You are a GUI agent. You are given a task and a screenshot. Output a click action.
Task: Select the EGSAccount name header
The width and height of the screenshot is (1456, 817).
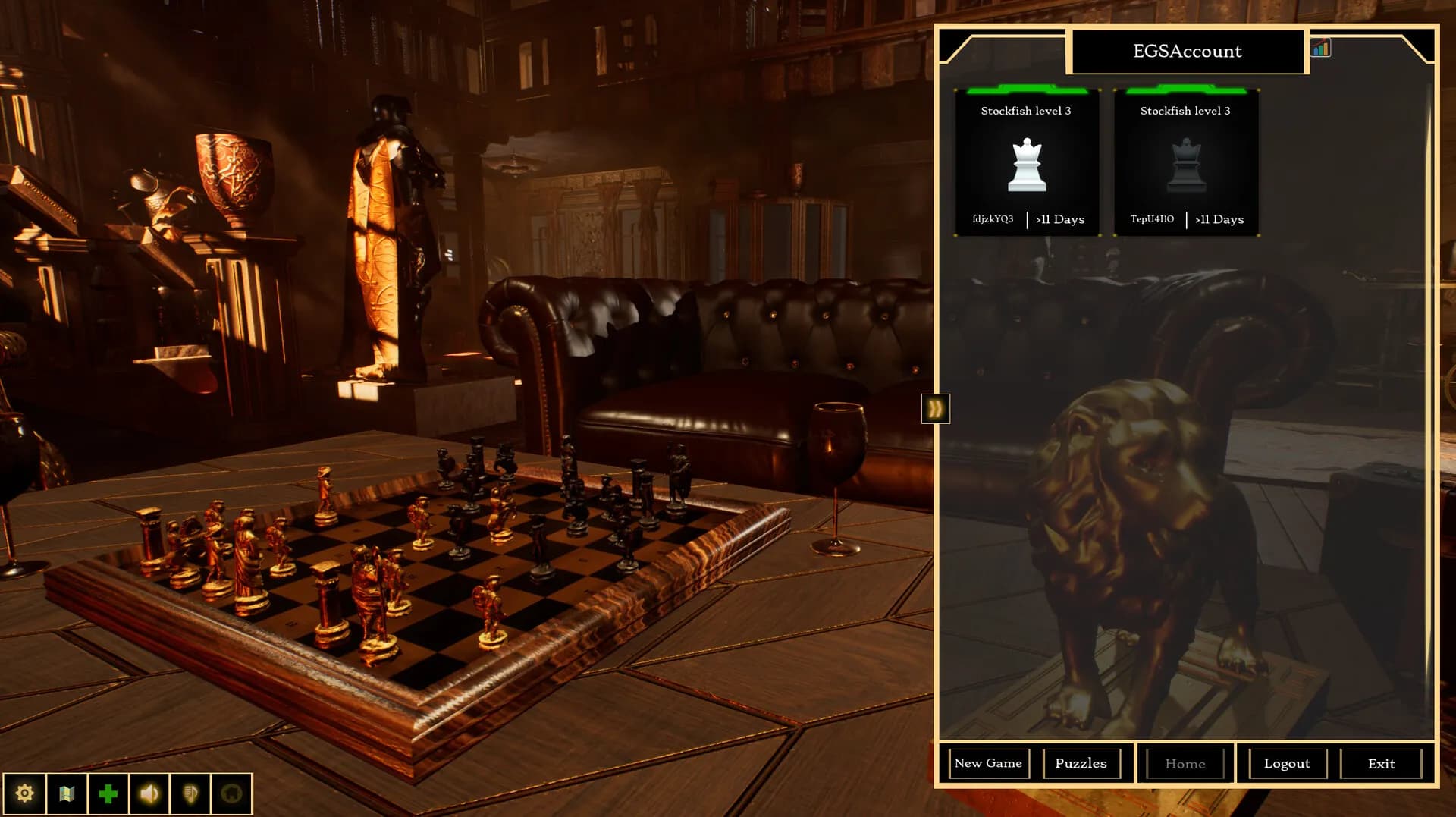tap(1187, 51)
